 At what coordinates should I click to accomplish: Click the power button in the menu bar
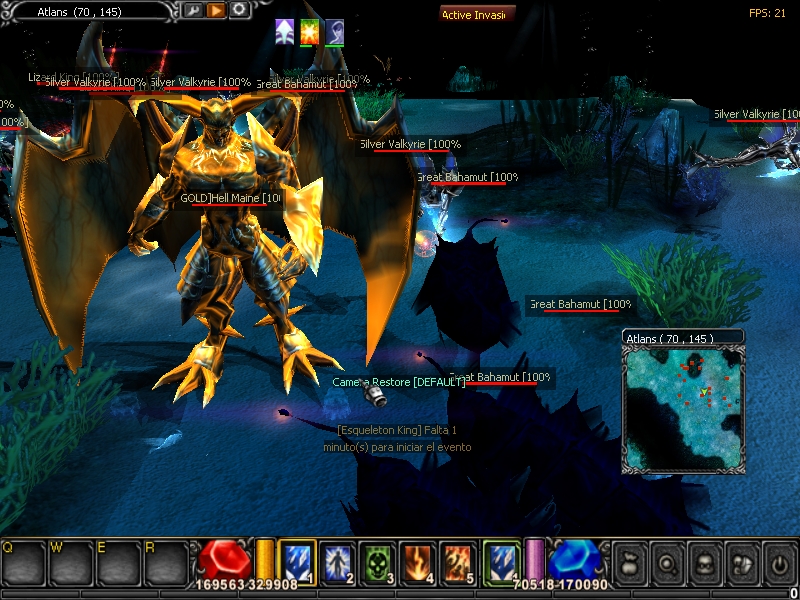click(x=779, y=563)
